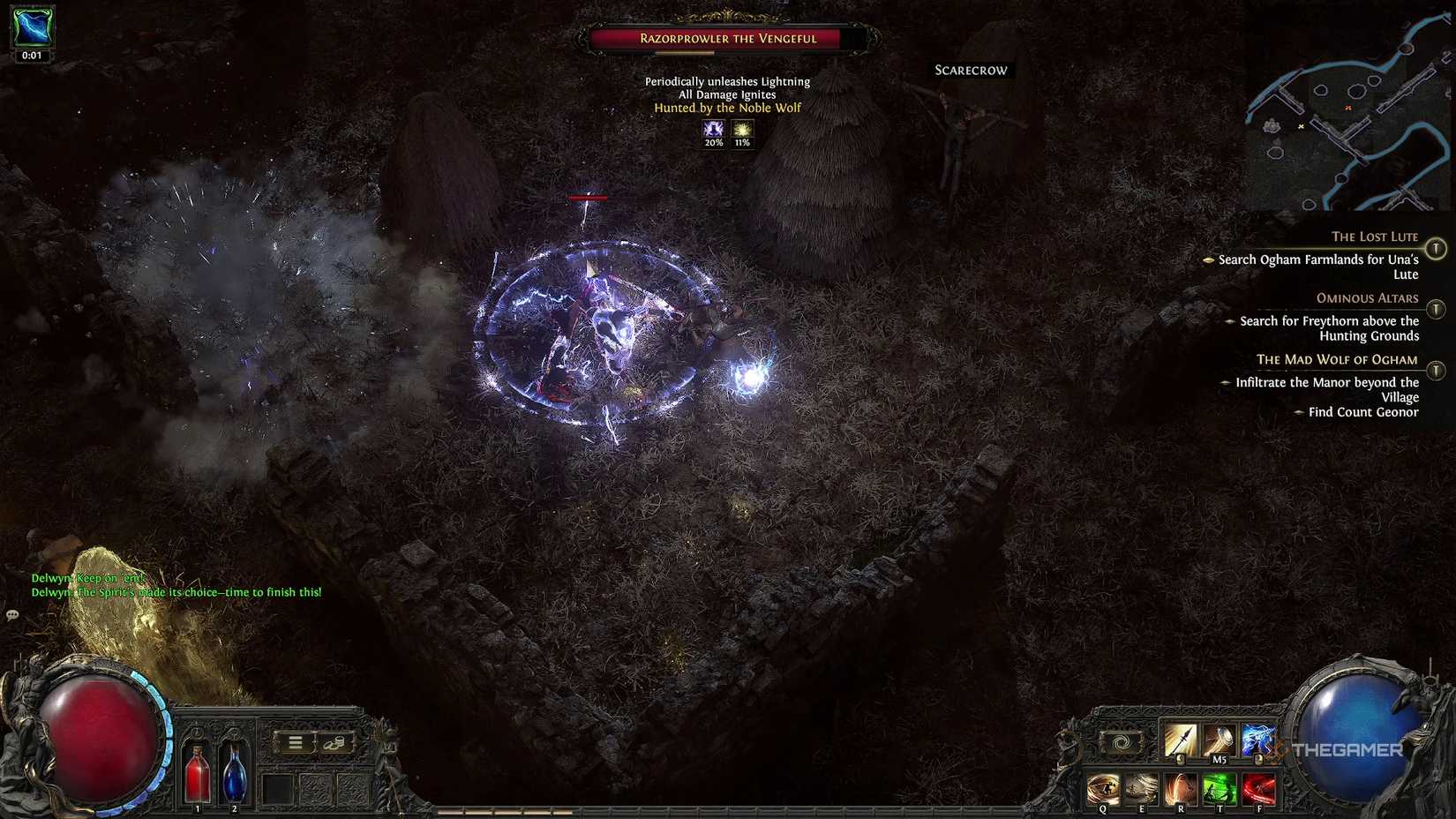Click the currency coins icon on the HUD

point(336,742)
